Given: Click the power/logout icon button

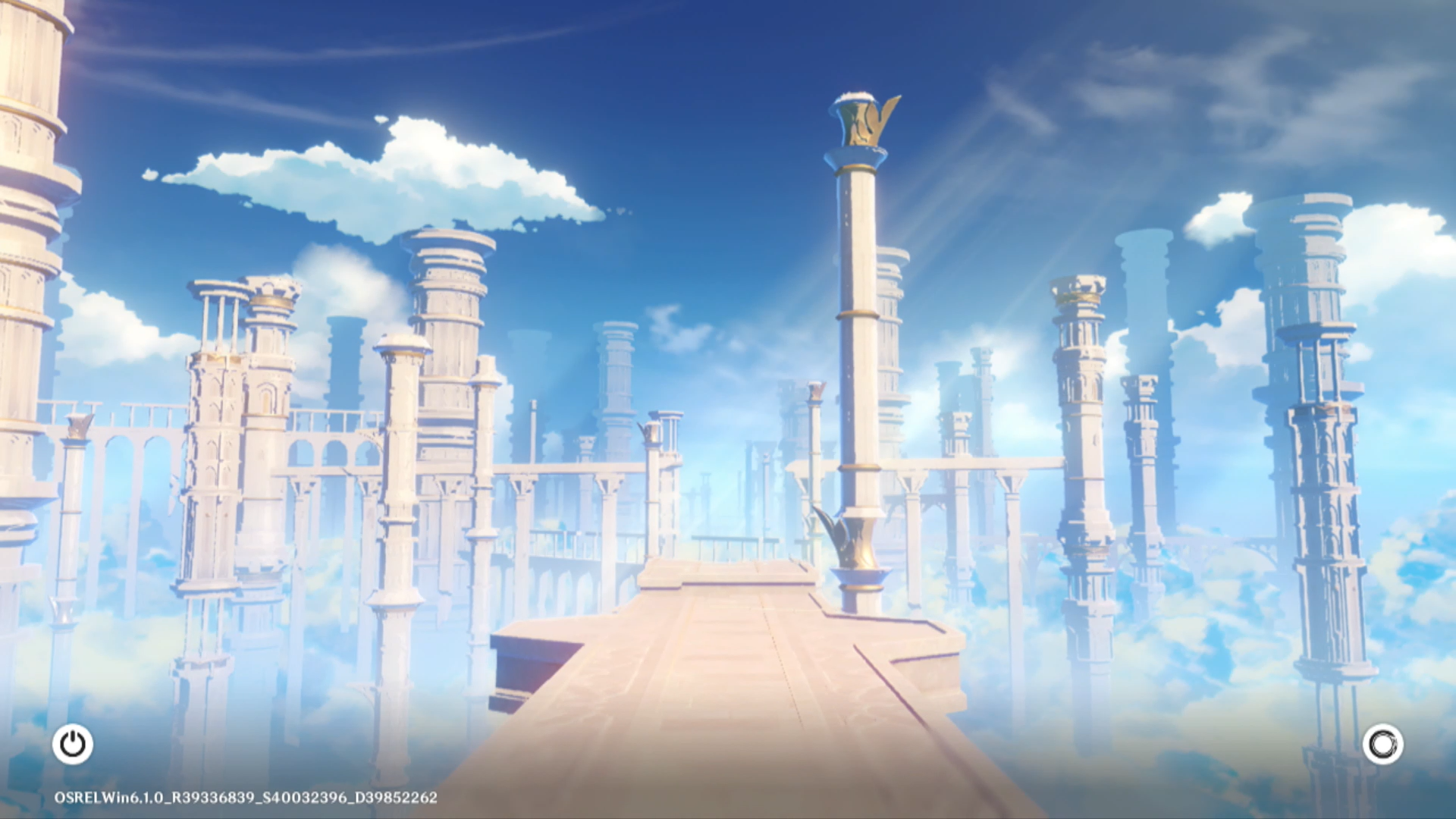Looking at the screenshot, I should point(73,744).
